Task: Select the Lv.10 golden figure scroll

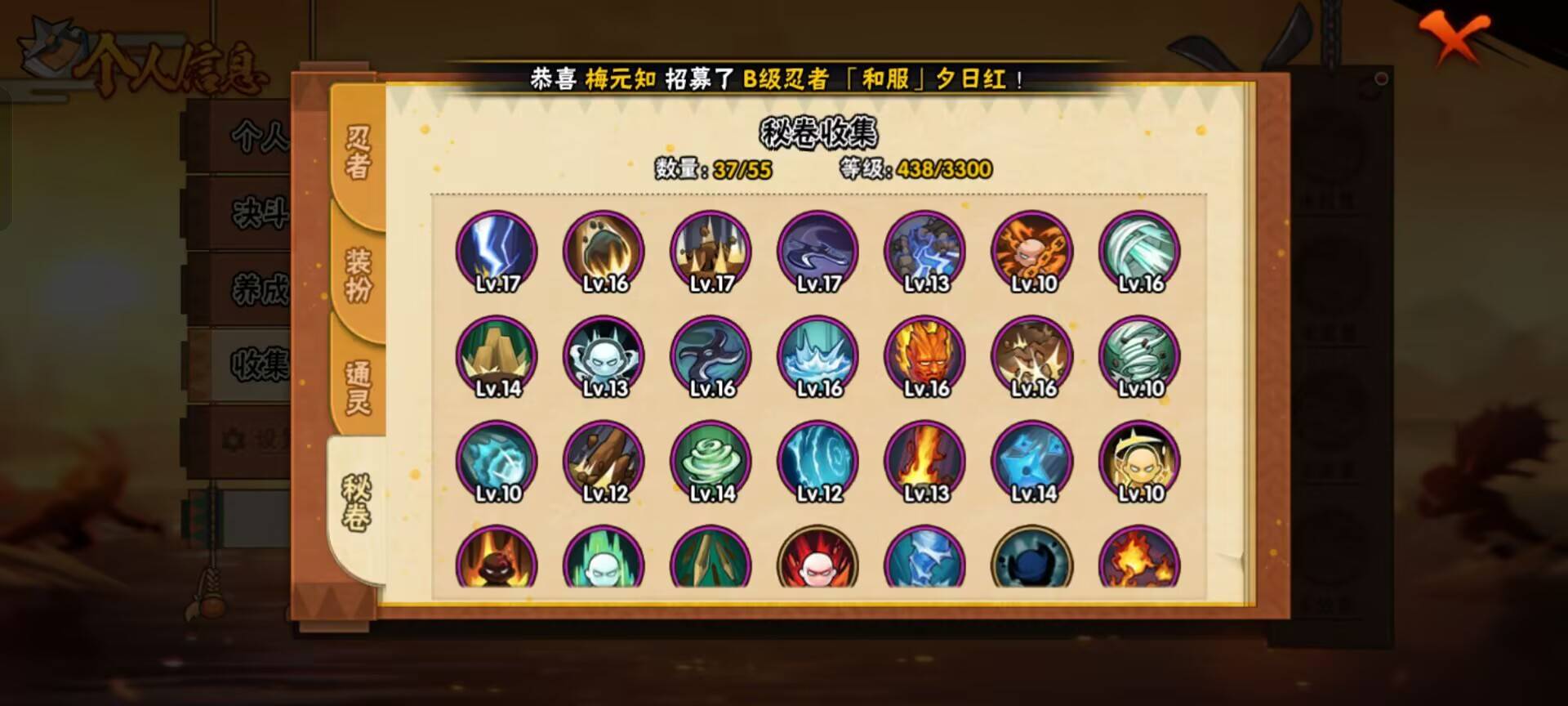Action: (x=1138, y=460)
